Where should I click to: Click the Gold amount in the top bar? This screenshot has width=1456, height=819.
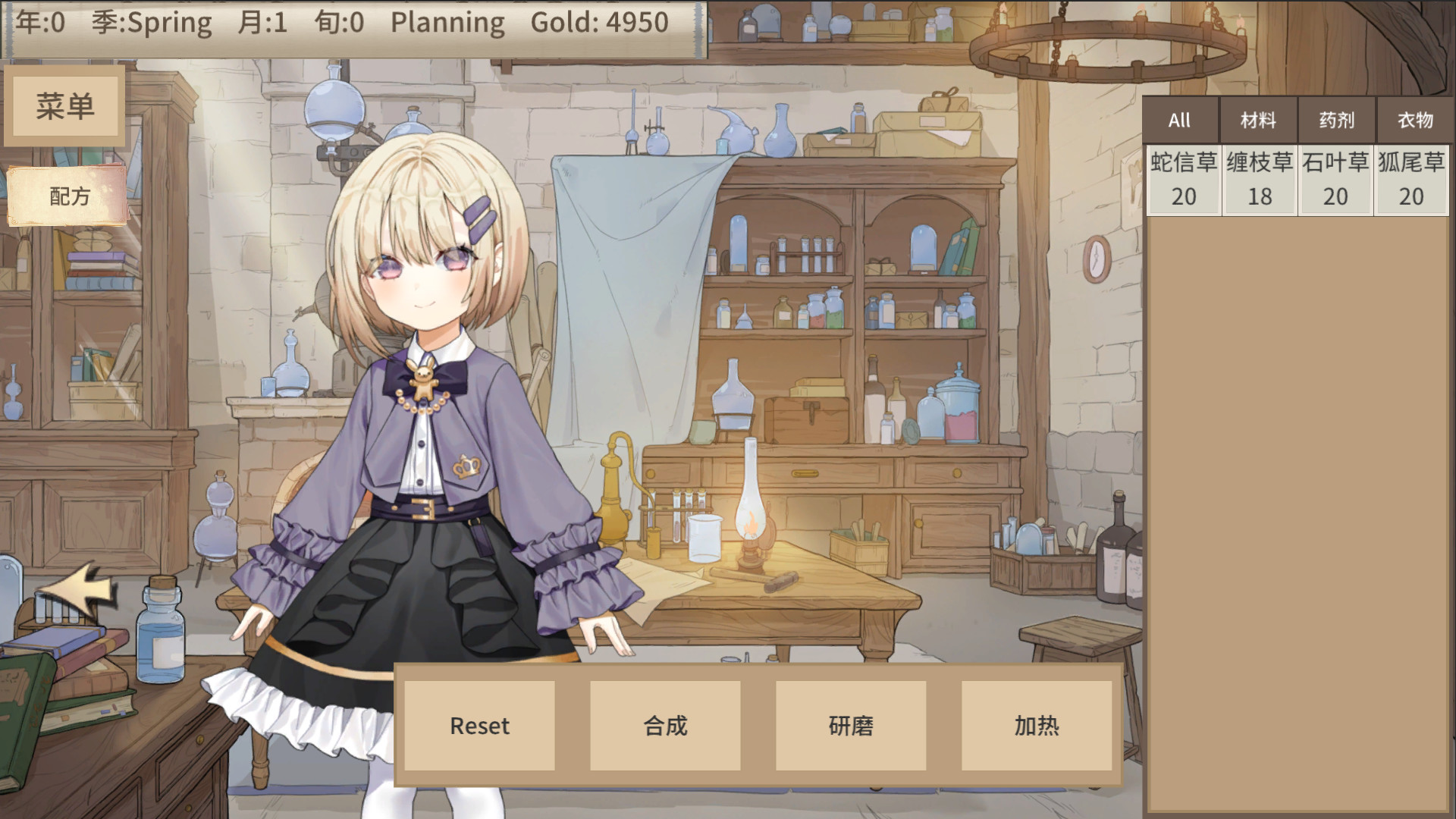coord(598,24)
